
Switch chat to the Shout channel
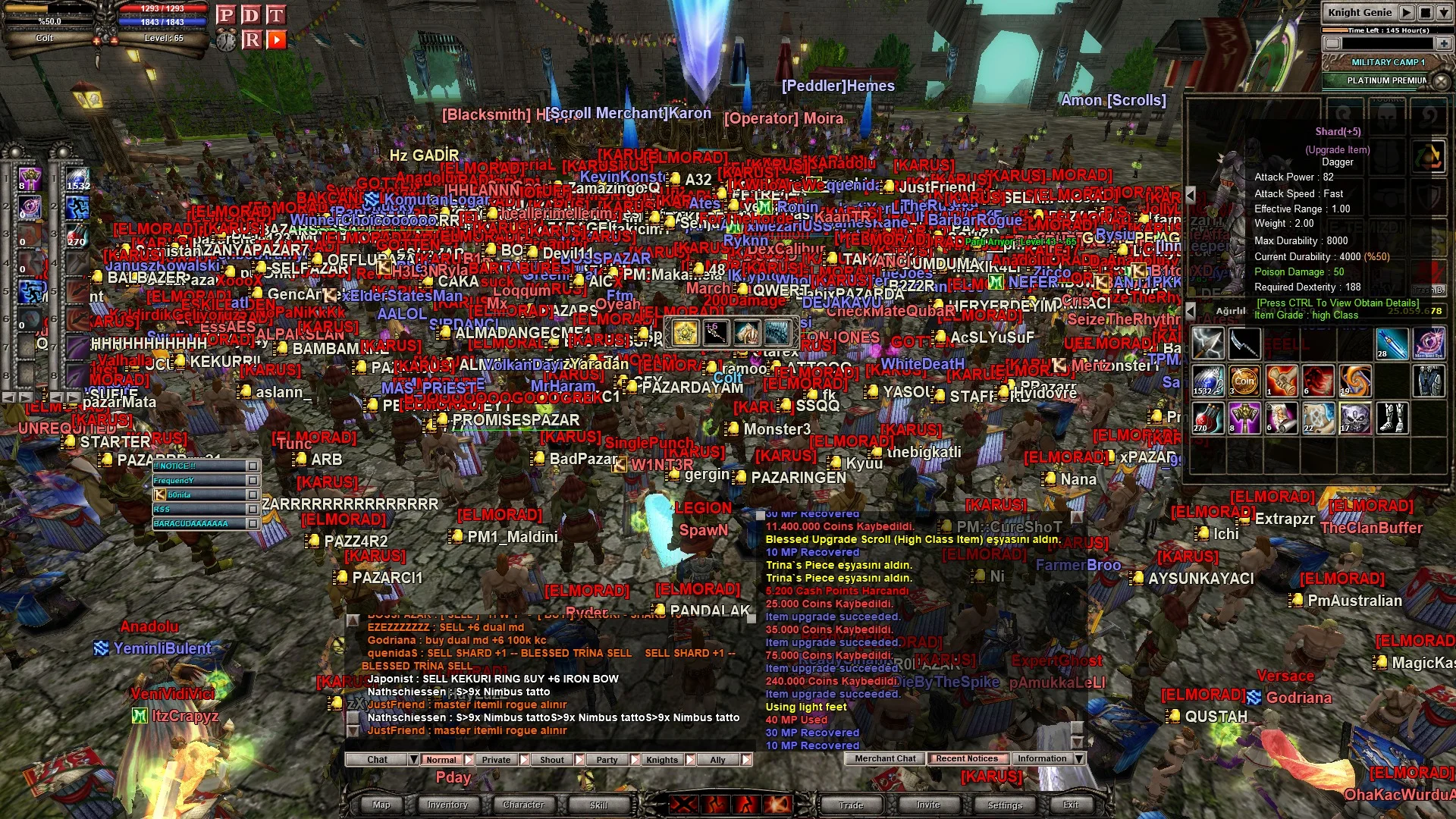click(x=552, y=759)
